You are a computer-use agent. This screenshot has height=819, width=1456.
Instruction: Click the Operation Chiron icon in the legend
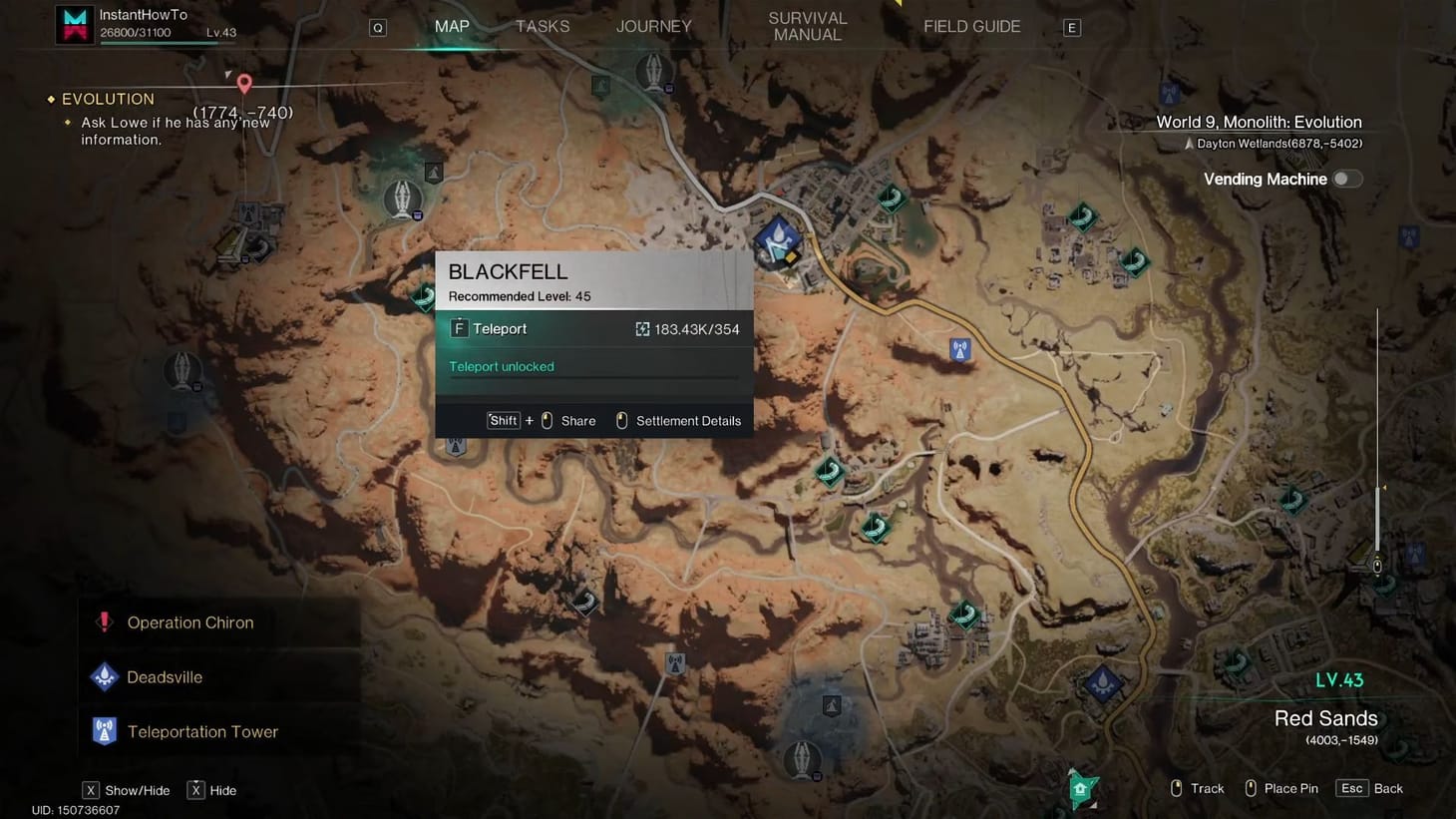click(x=105, y=621)
